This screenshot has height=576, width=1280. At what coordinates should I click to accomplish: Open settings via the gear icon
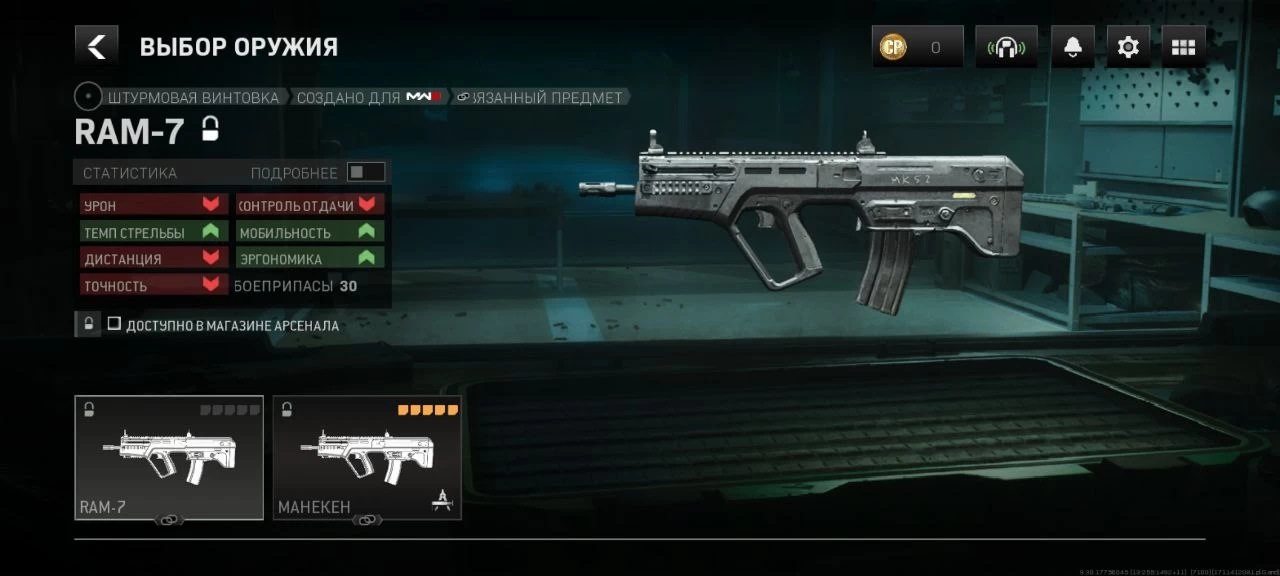coord(1128,47)
